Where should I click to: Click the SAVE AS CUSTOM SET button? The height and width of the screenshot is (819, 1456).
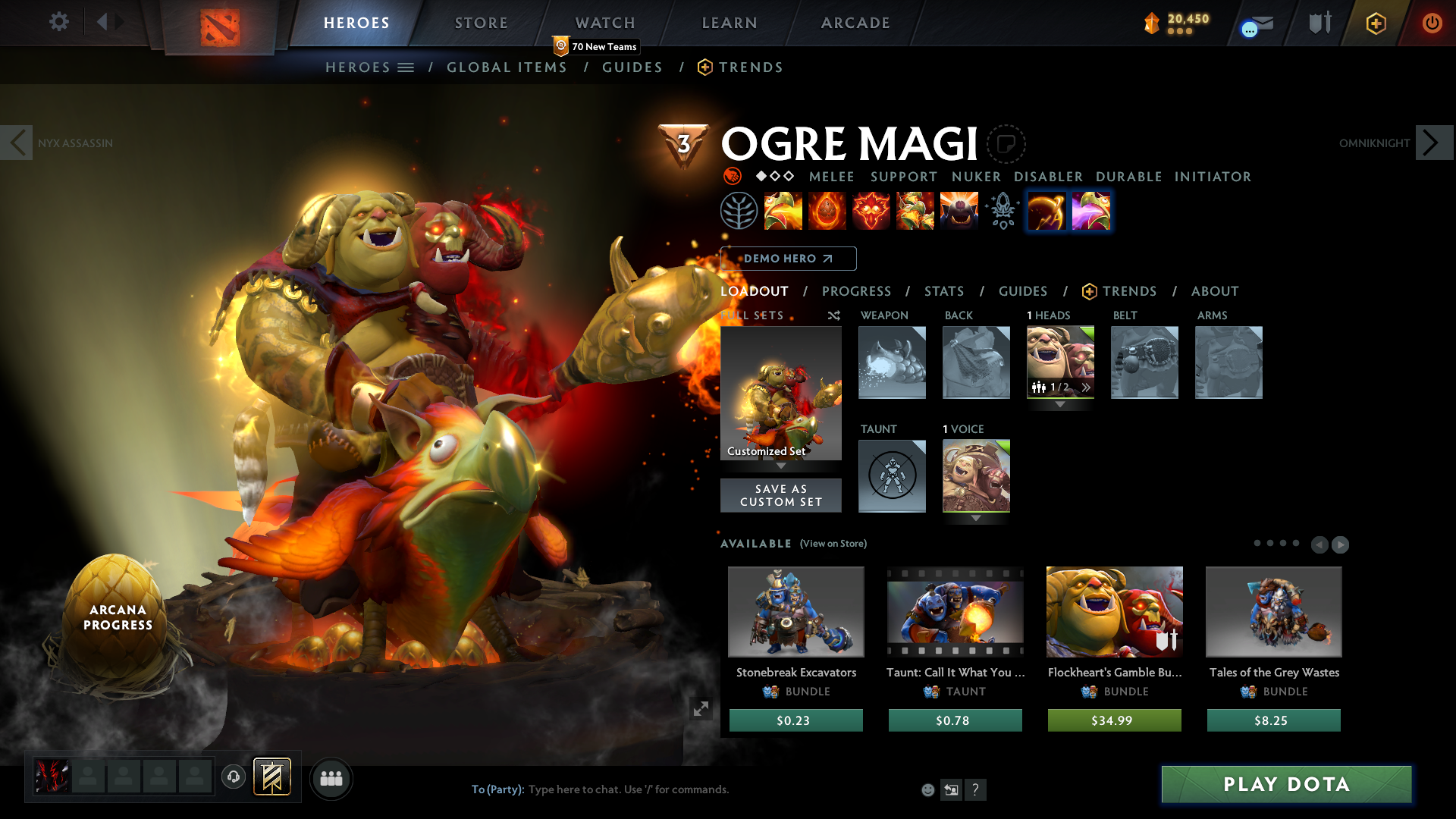pyautogui.click(x=780, y=495)
